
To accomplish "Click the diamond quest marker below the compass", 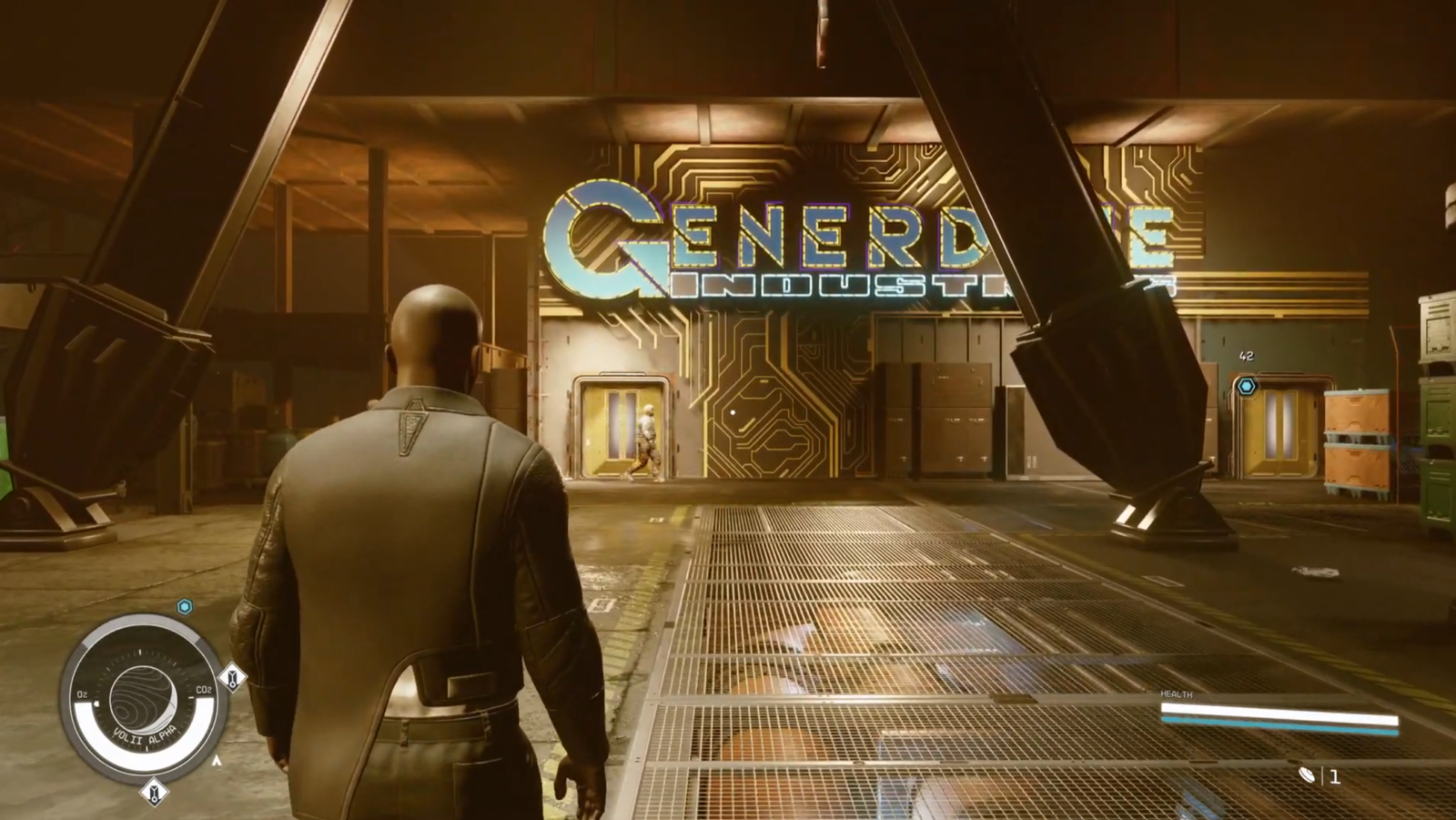I will pos(155,790).
